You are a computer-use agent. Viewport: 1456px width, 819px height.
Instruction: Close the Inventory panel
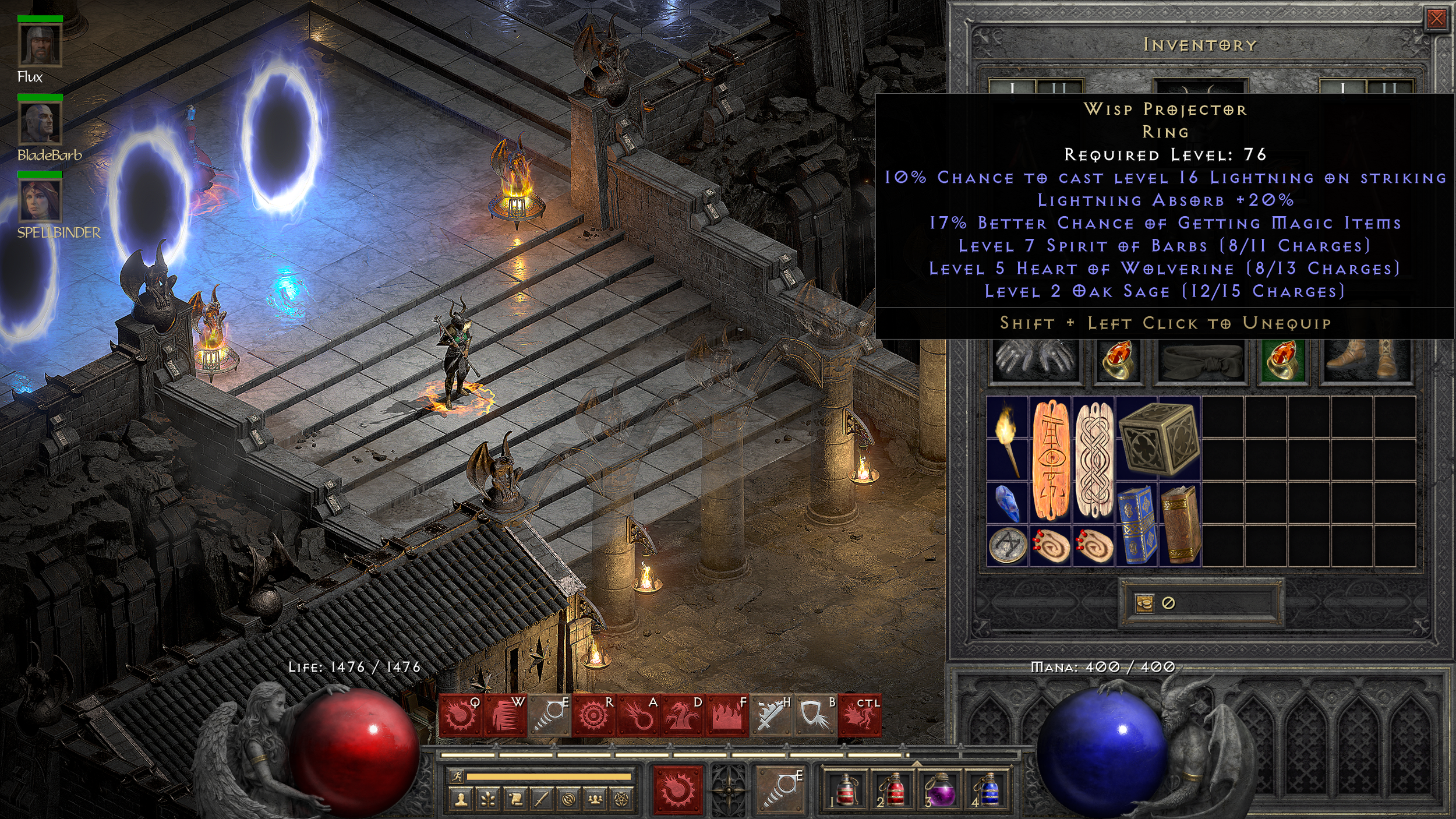(x=1436, y=19)
